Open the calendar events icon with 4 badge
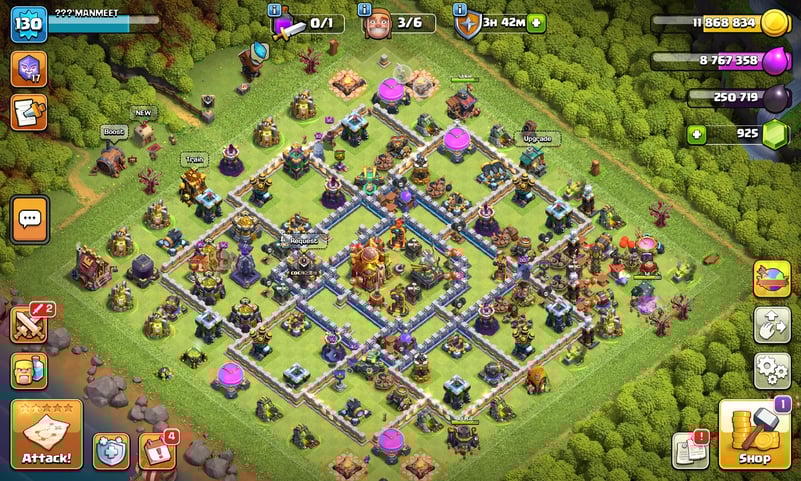The width and height of the screenshot is (801, 481). click(x=157, y=450)
